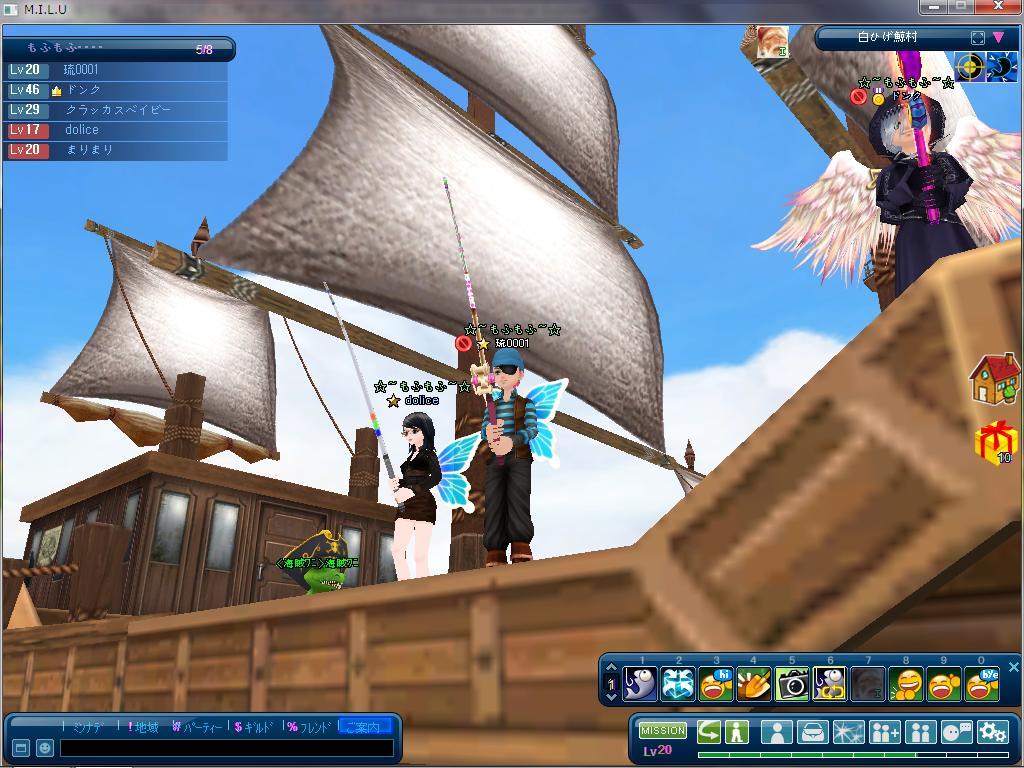Select party member ドンク in the party list
This screenshot has height=768, width=1024.
click(84, 90)
